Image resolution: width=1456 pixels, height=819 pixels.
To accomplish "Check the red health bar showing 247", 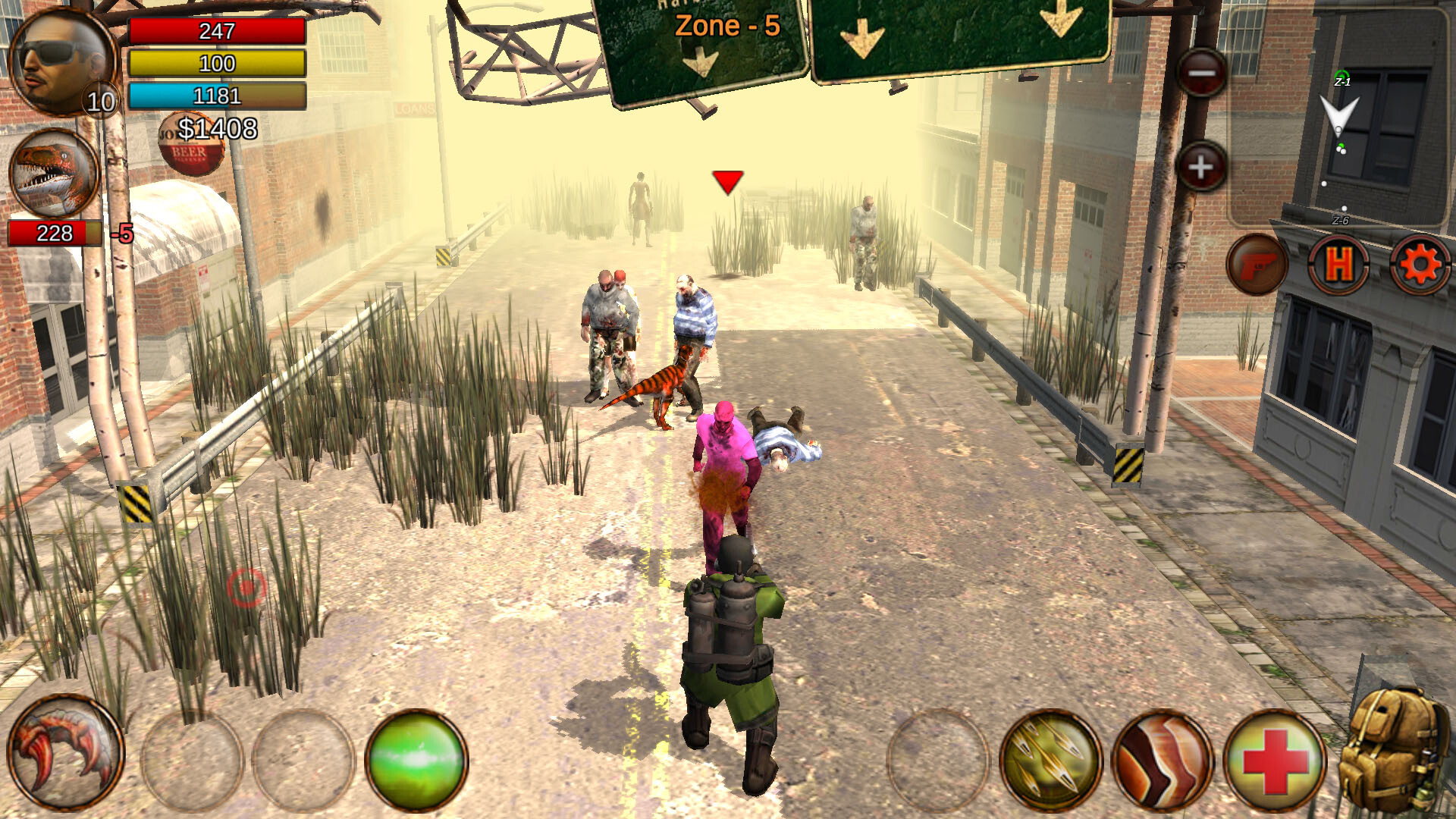I will coord(218,32).
